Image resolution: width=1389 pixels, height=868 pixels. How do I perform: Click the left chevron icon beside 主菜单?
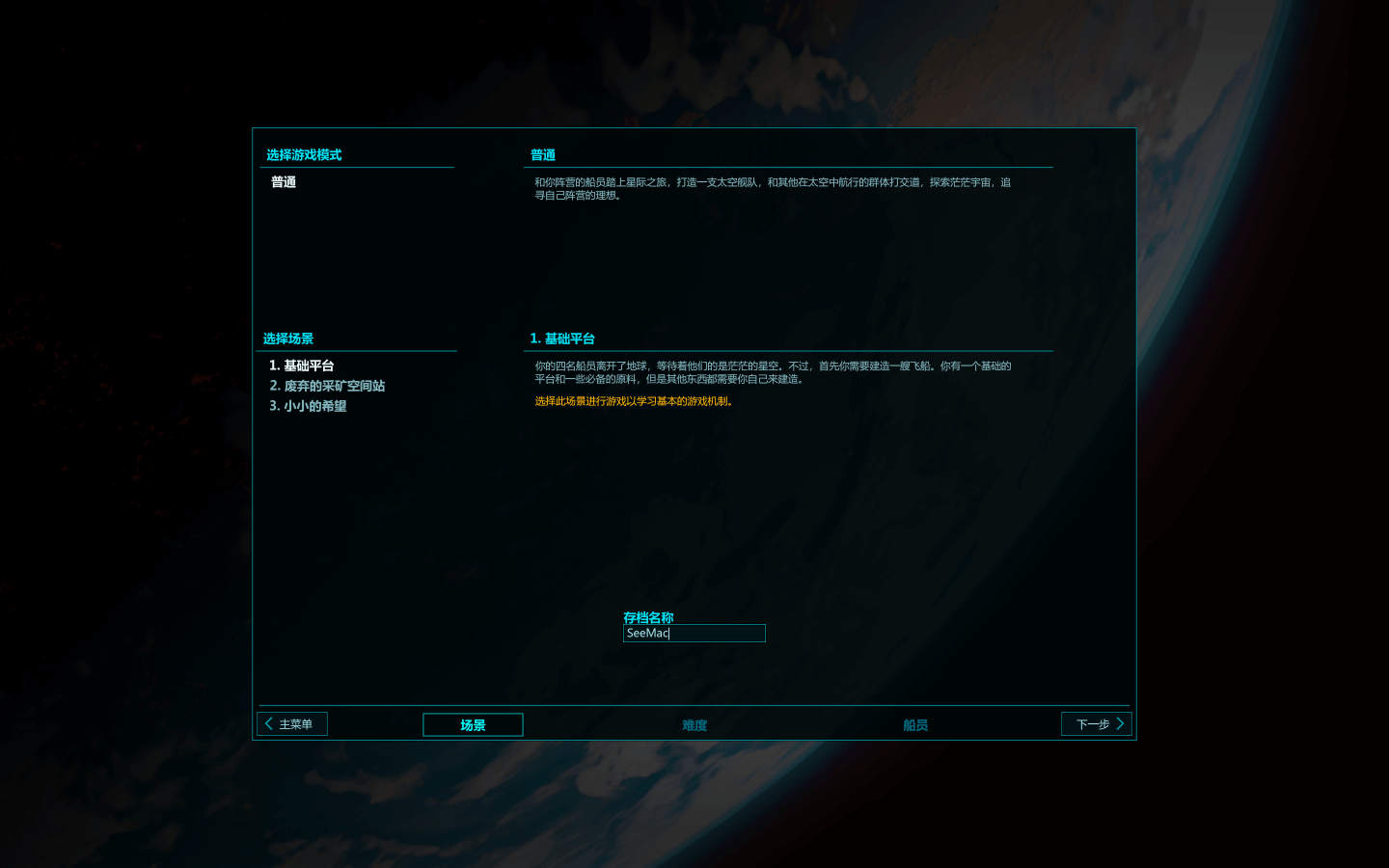click(x=268, y=722)
